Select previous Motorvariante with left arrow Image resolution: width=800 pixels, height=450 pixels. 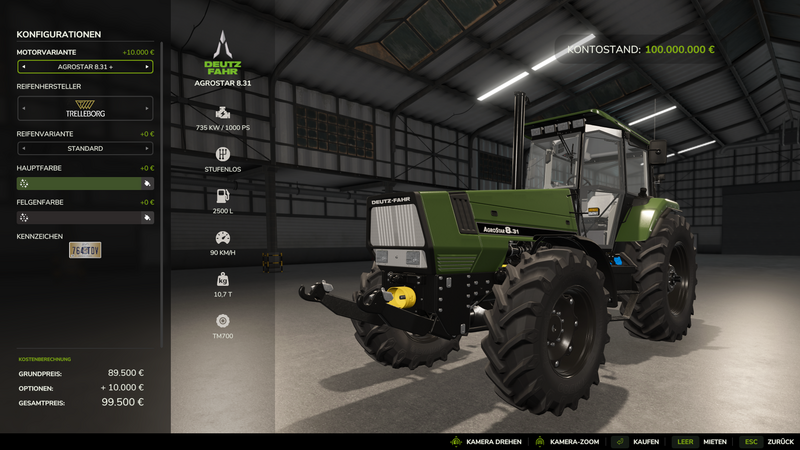click(x=23, y=67)
